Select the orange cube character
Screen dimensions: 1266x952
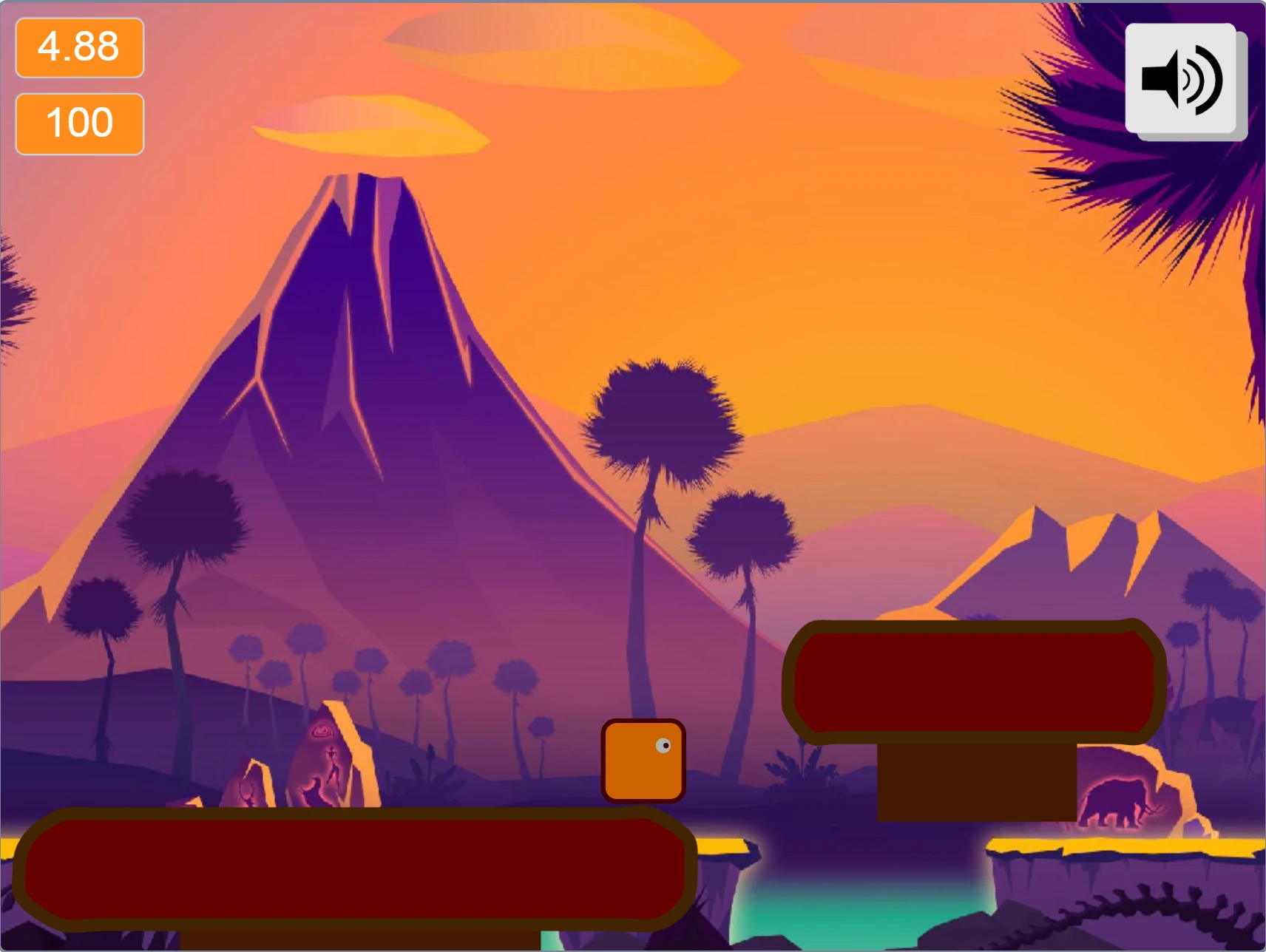click(643, 759)
